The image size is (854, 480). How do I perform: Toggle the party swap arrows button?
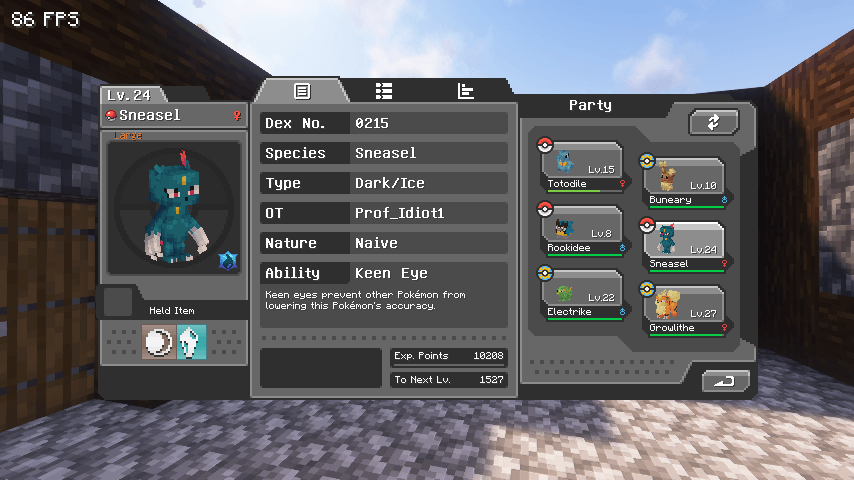713,122
